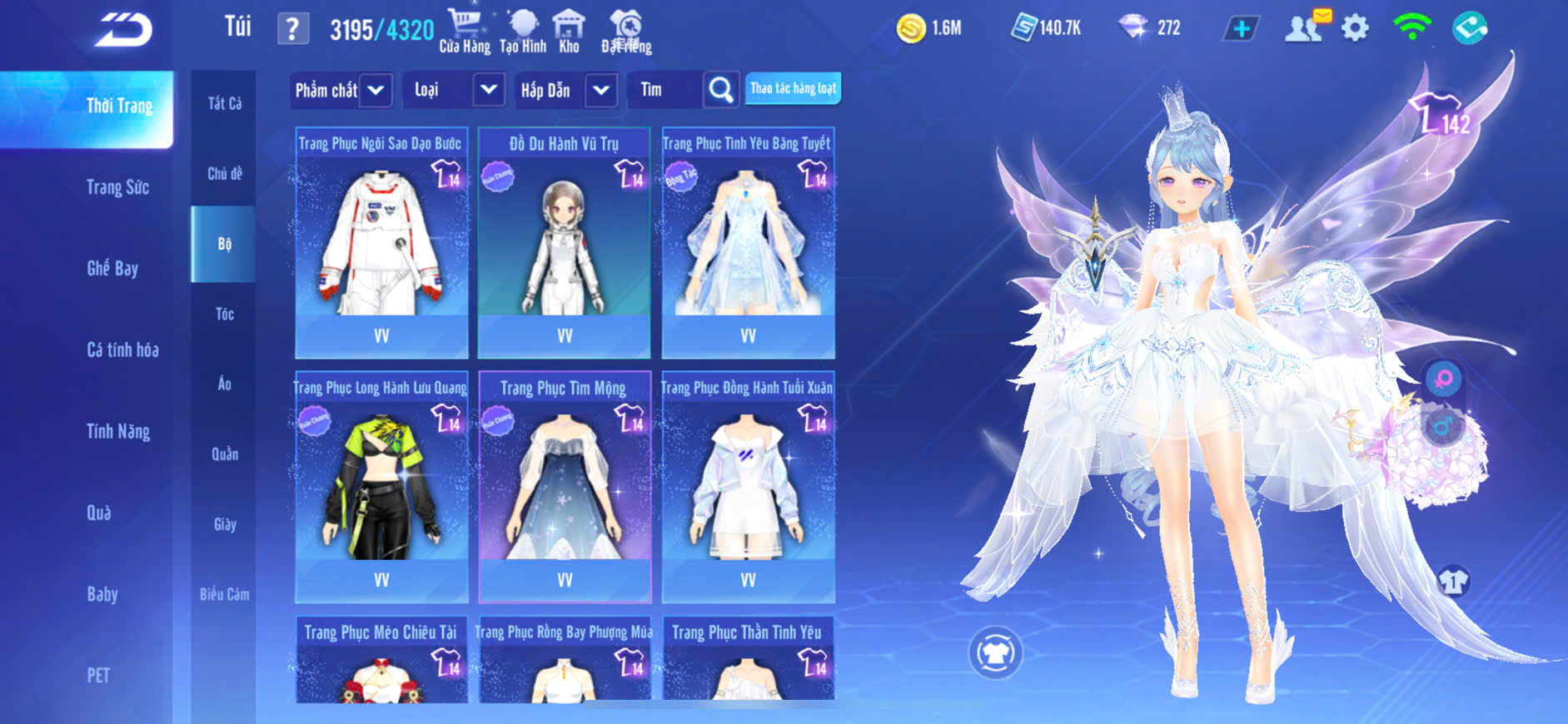
Task: Add currency with the plus button
Action: (1241, 28)
